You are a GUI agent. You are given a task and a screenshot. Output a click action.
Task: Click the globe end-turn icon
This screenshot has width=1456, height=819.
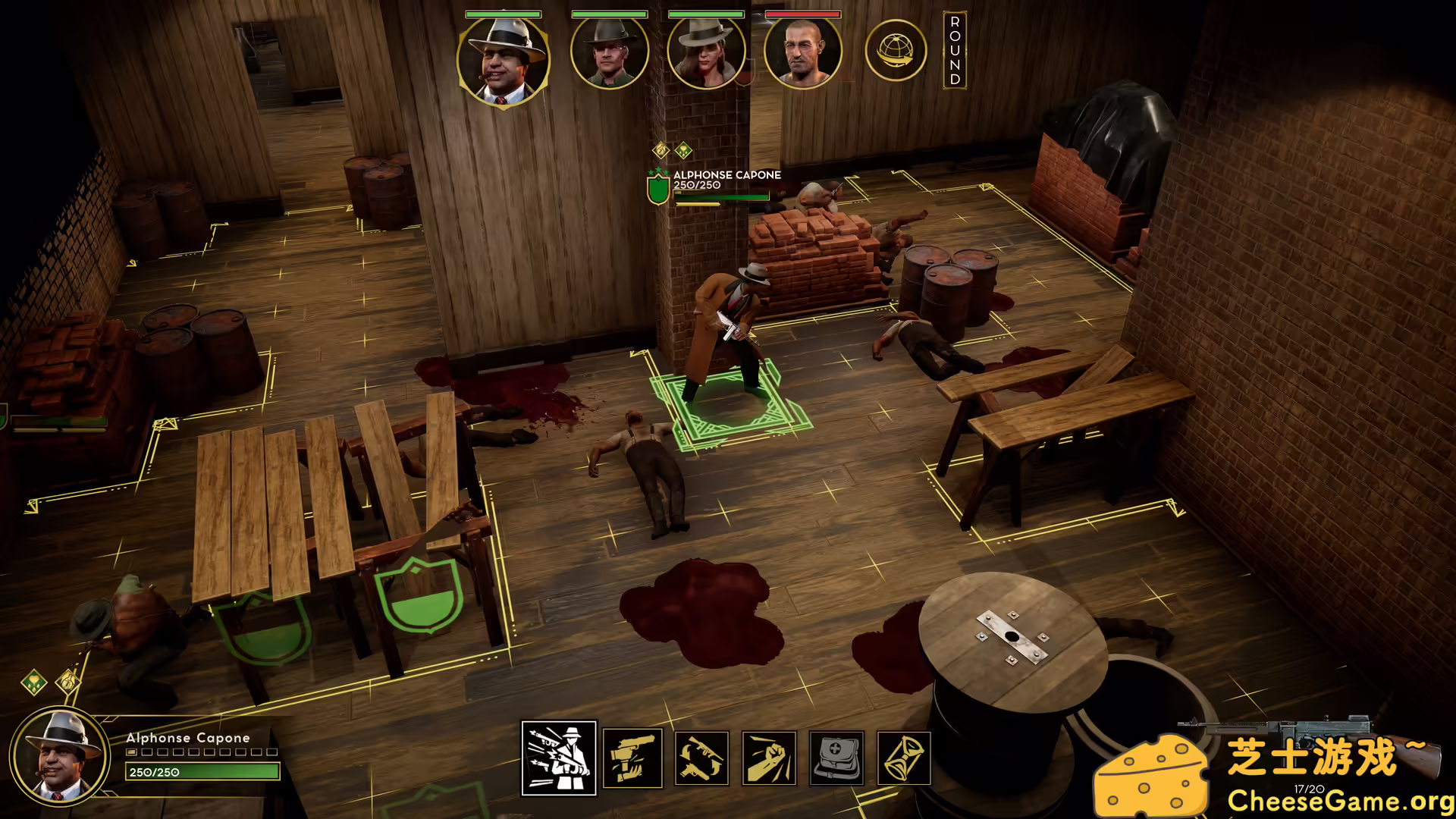tap(896, 51)
